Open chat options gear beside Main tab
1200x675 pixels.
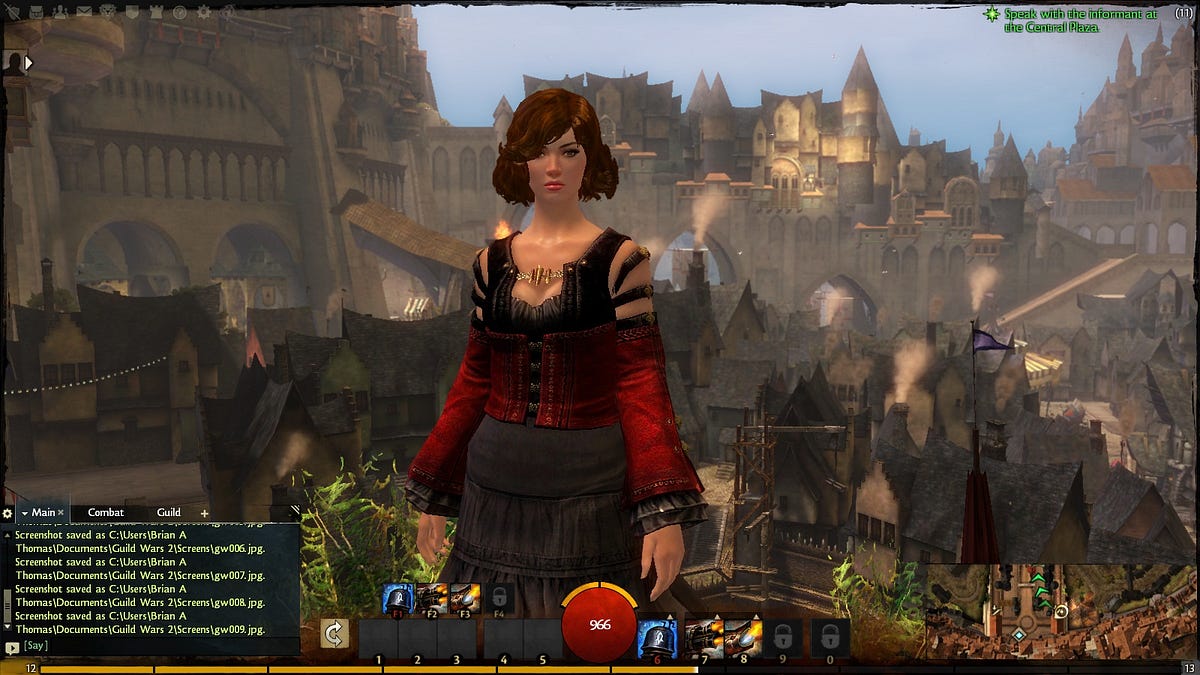click(x=8, y=513)
